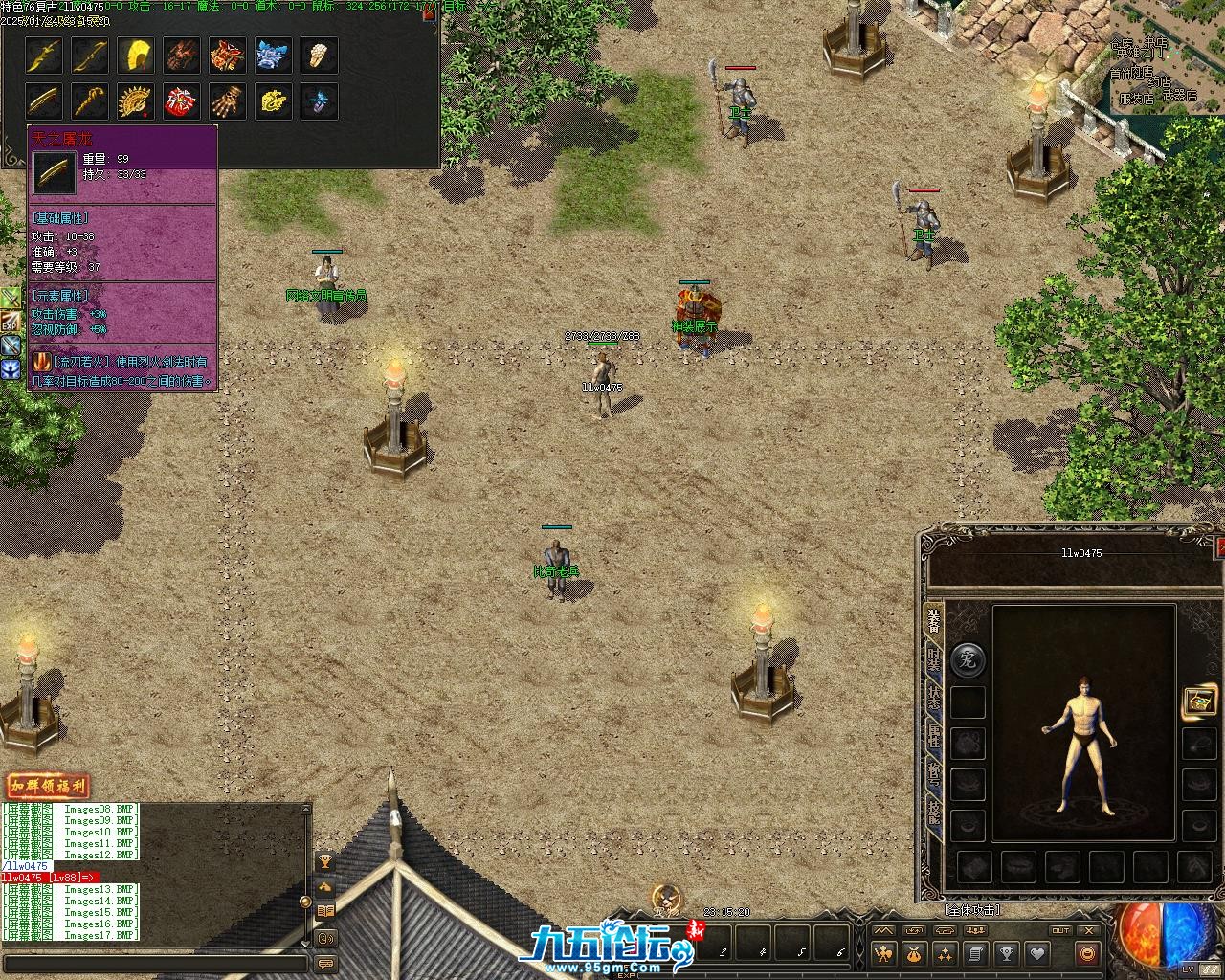Screen dimensions: 1225x980
Task: Pick the blue crystal armor item
Action: click(x=274, y=56)
